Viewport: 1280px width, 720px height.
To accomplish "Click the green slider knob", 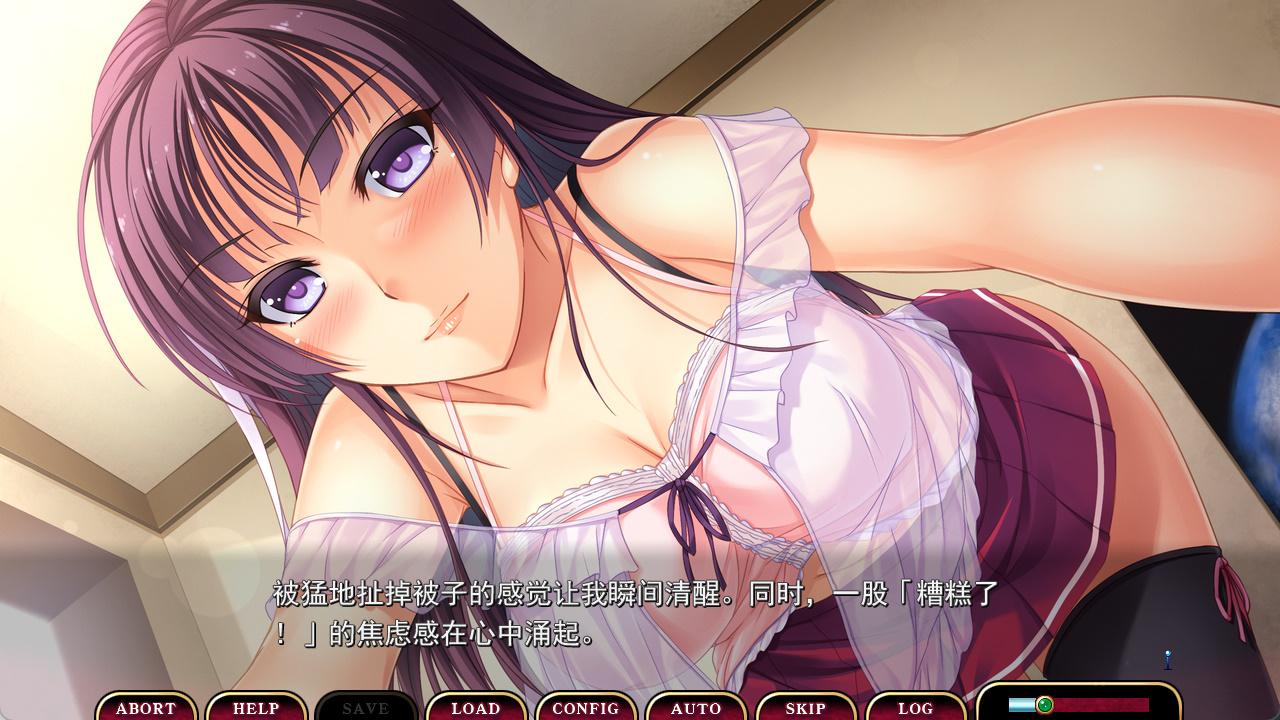I will pyautogui.click(x=1045, y=704).
